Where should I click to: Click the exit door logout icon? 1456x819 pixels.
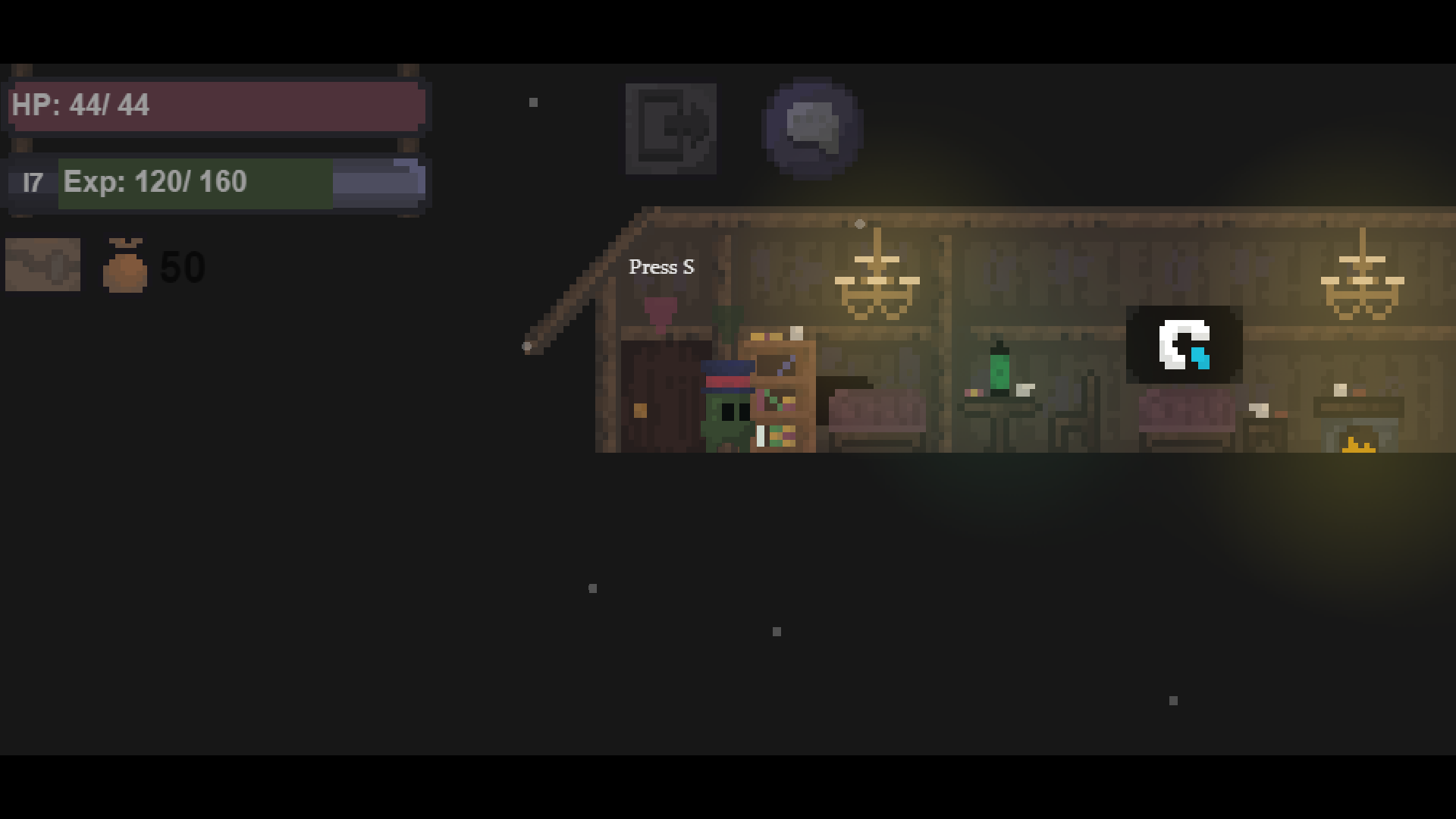coord(670,129)
